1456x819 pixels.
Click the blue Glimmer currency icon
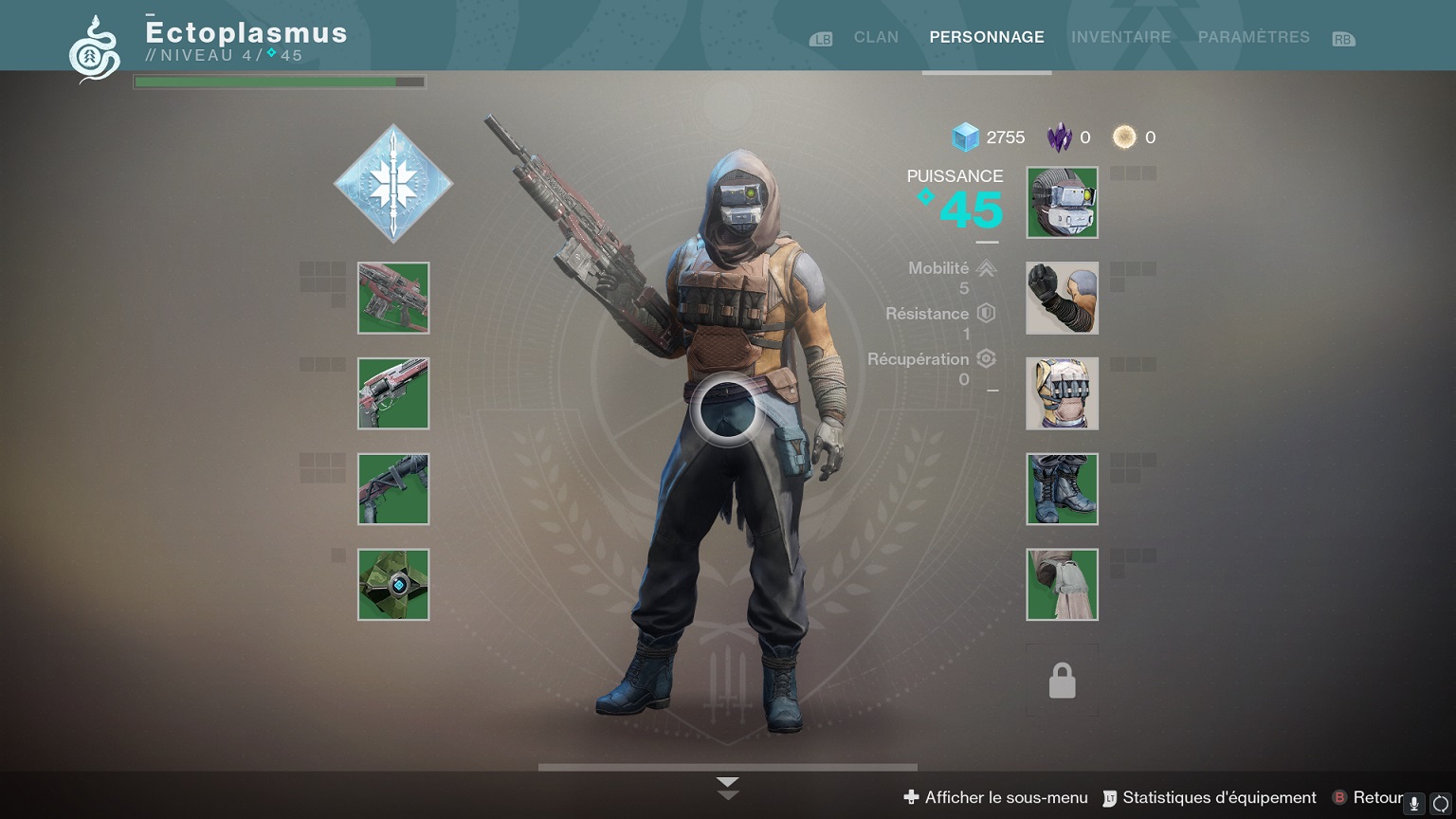pos(965,137)
